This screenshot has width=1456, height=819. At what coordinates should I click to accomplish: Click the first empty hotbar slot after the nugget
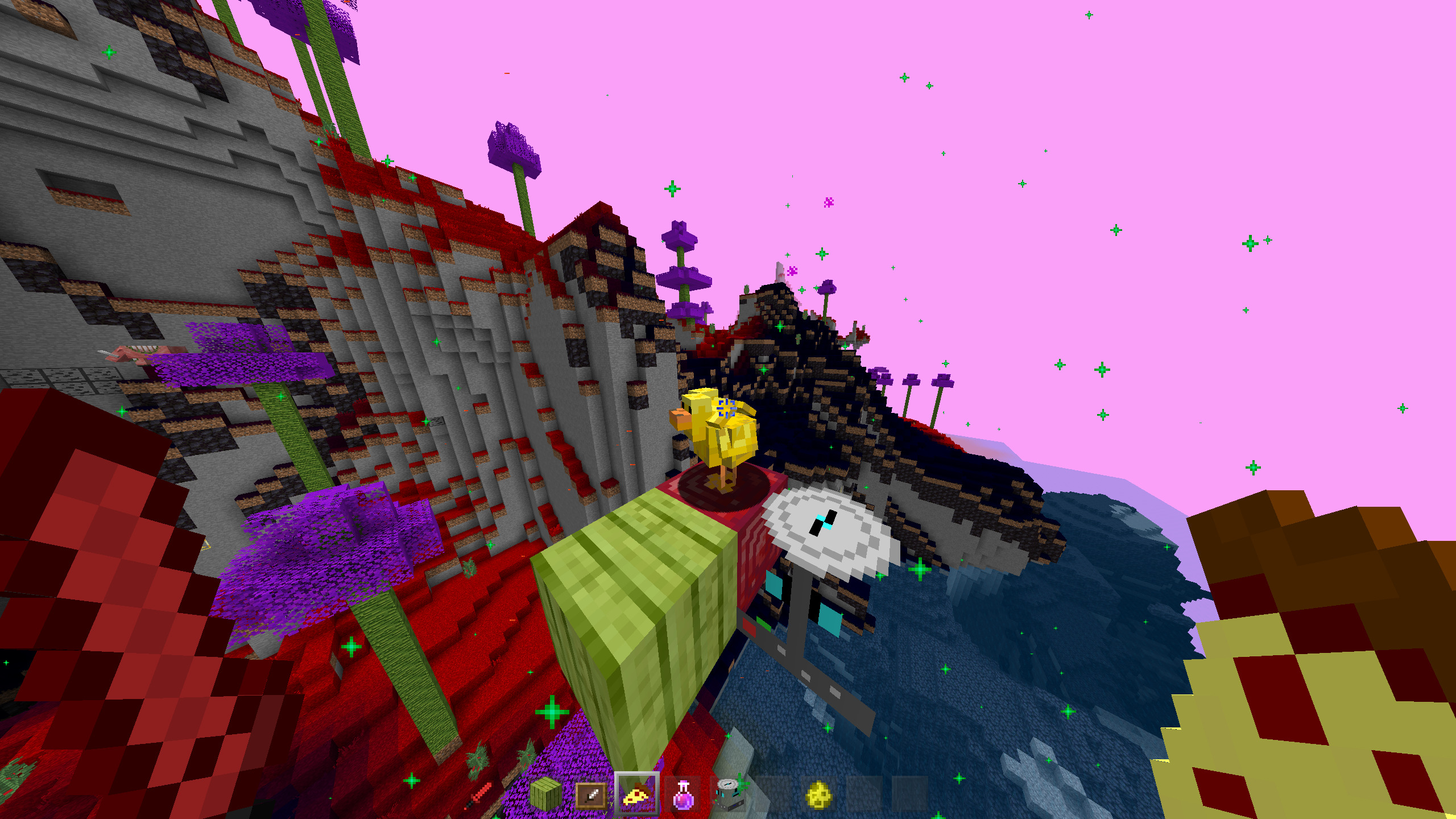tap(866, 793)
